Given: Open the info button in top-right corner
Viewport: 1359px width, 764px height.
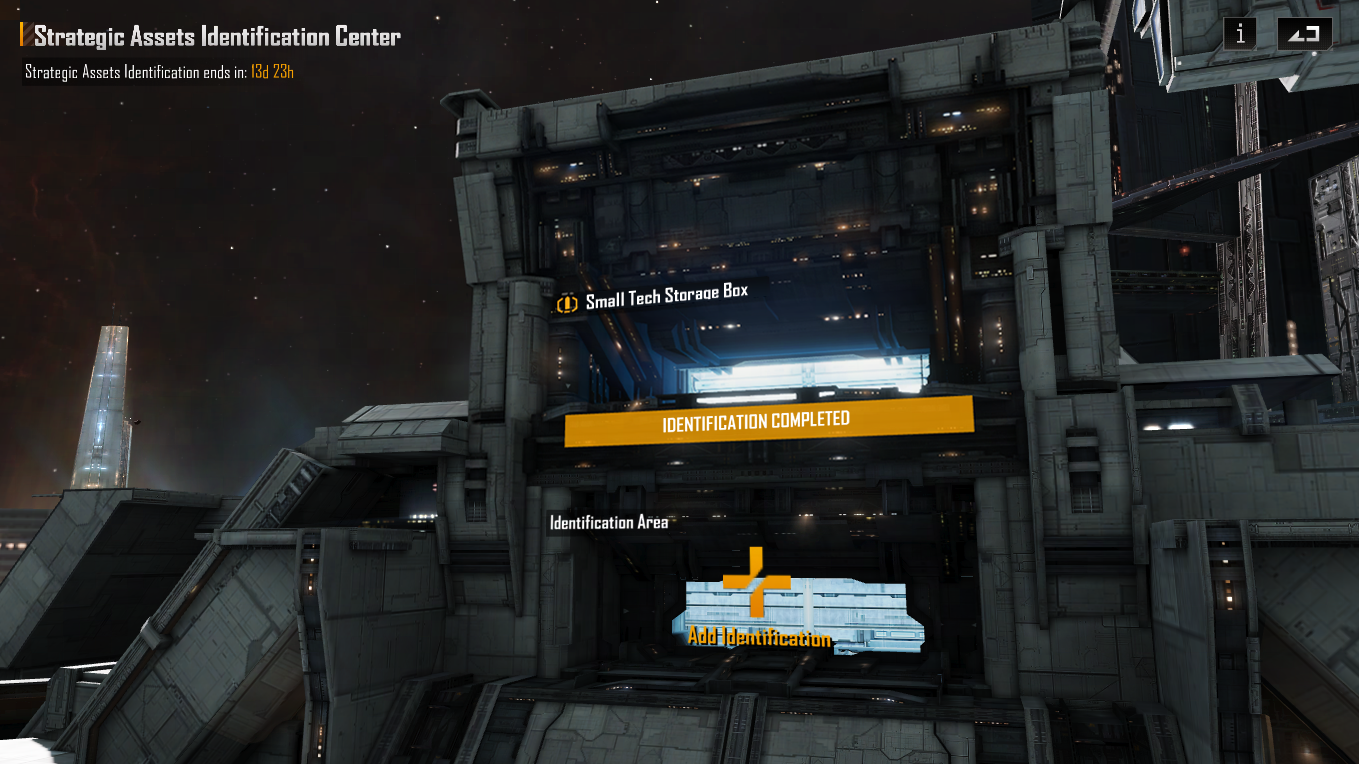Looking at the screenshot, I should [x=1240, y=34].
